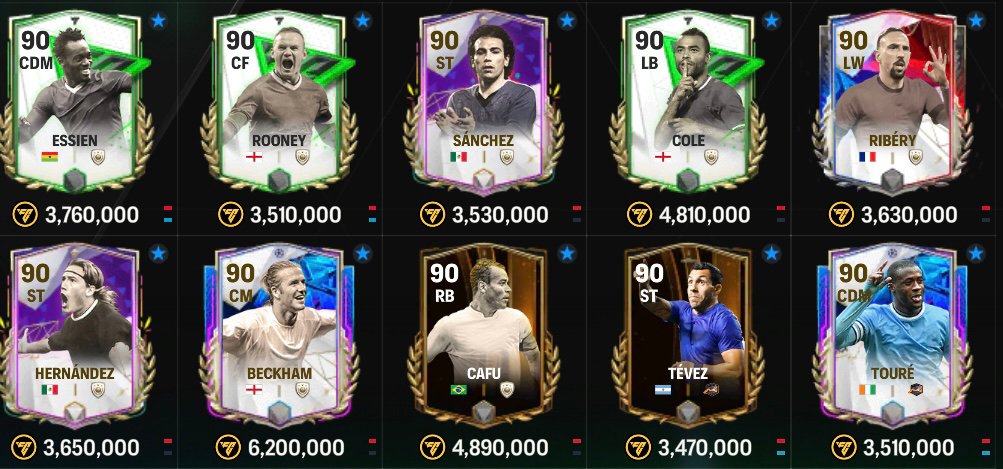This screenshot has width=1003, height=469.
Task: Click Beckham's 6,200,000 coin price
Action: (x=294, y=446)
